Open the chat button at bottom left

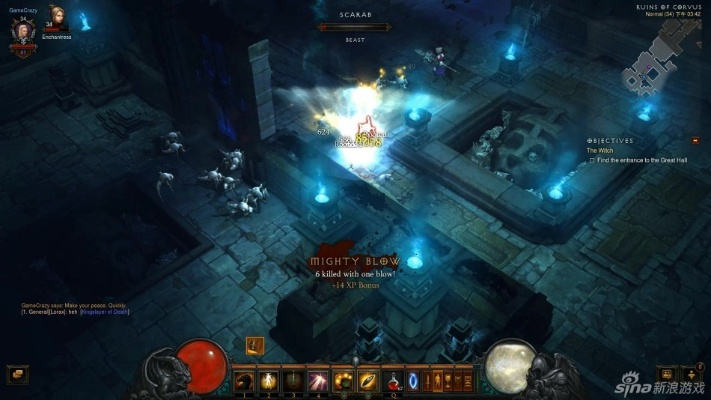click(17, 374)
